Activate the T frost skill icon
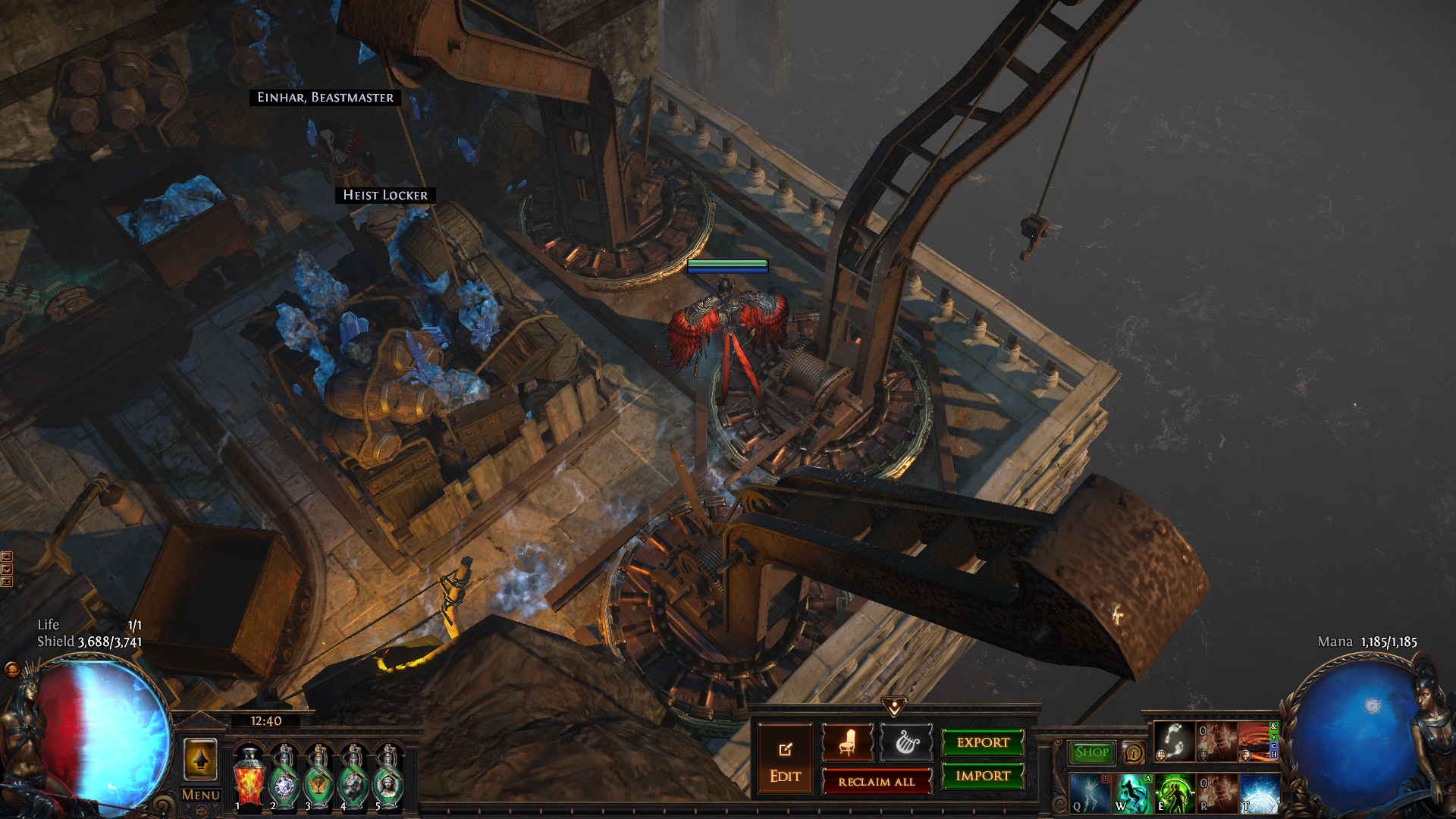The image size is (1456, 819). (x=1260, y=793)
